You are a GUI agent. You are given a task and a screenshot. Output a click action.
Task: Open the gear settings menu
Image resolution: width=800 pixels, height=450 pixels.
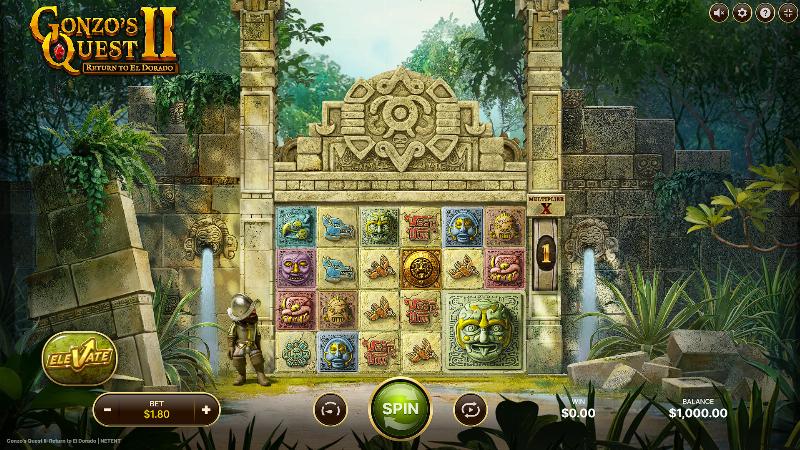742,13
